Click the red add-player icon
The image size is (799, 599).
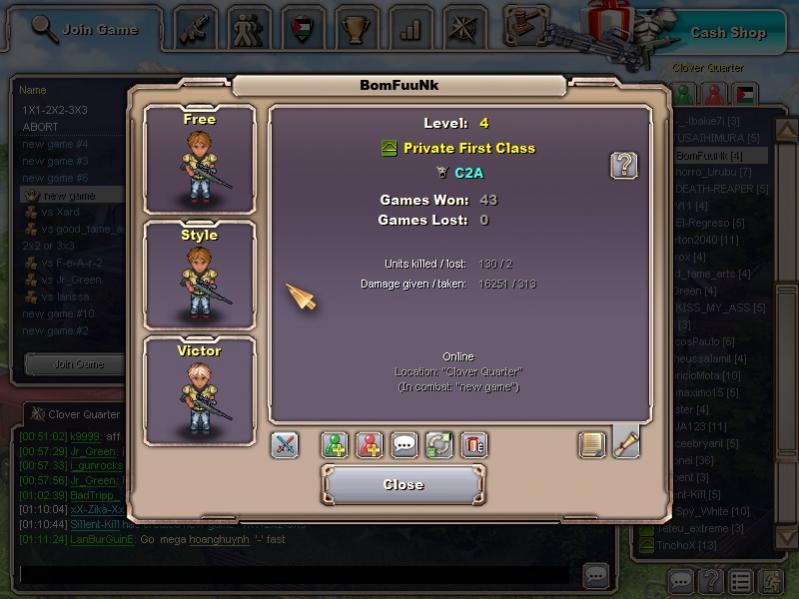point(370,445)
